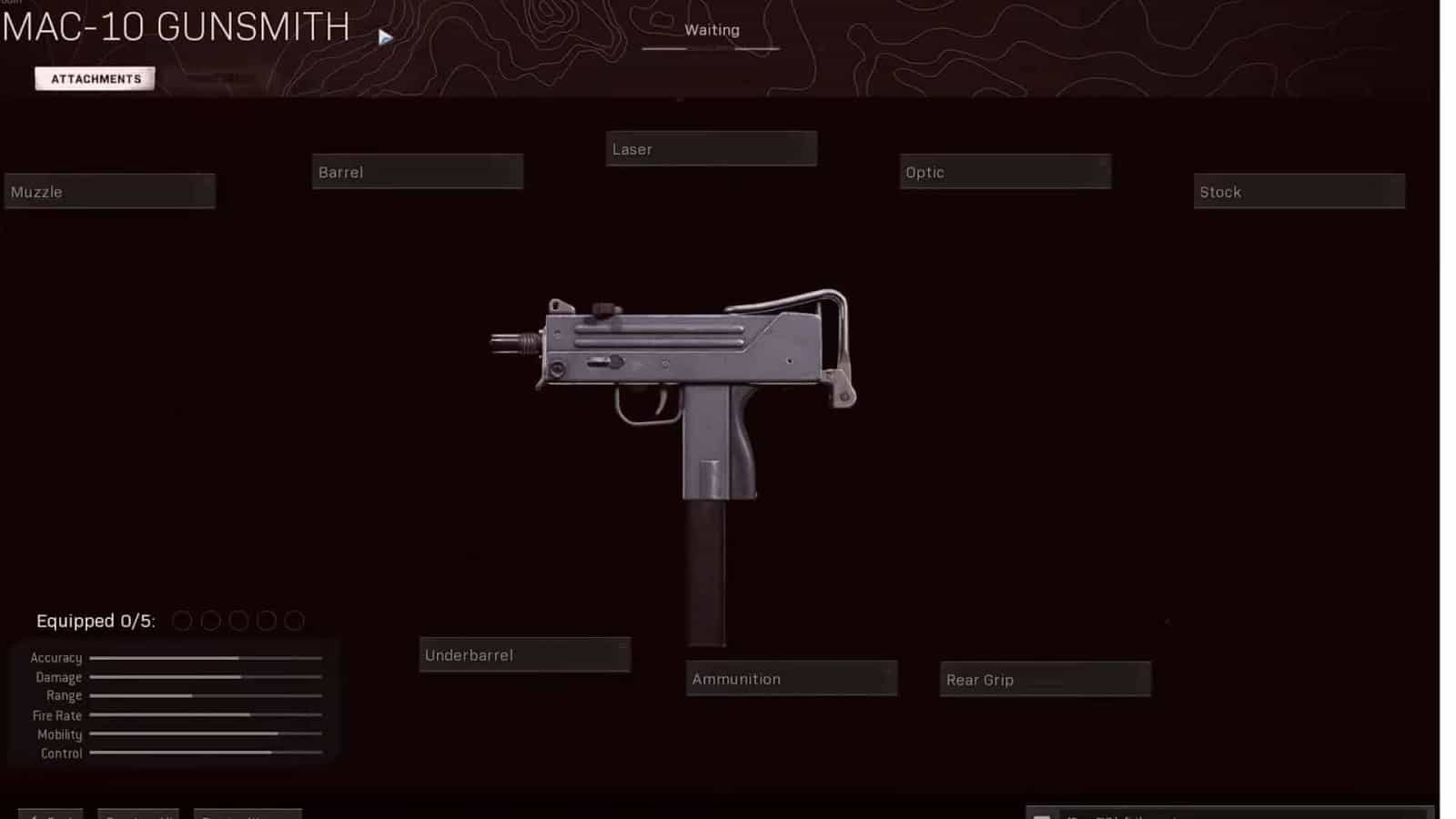
Task: Open the Optic attachment slot
Action: pyautogui.click(x=1005, y=171)
